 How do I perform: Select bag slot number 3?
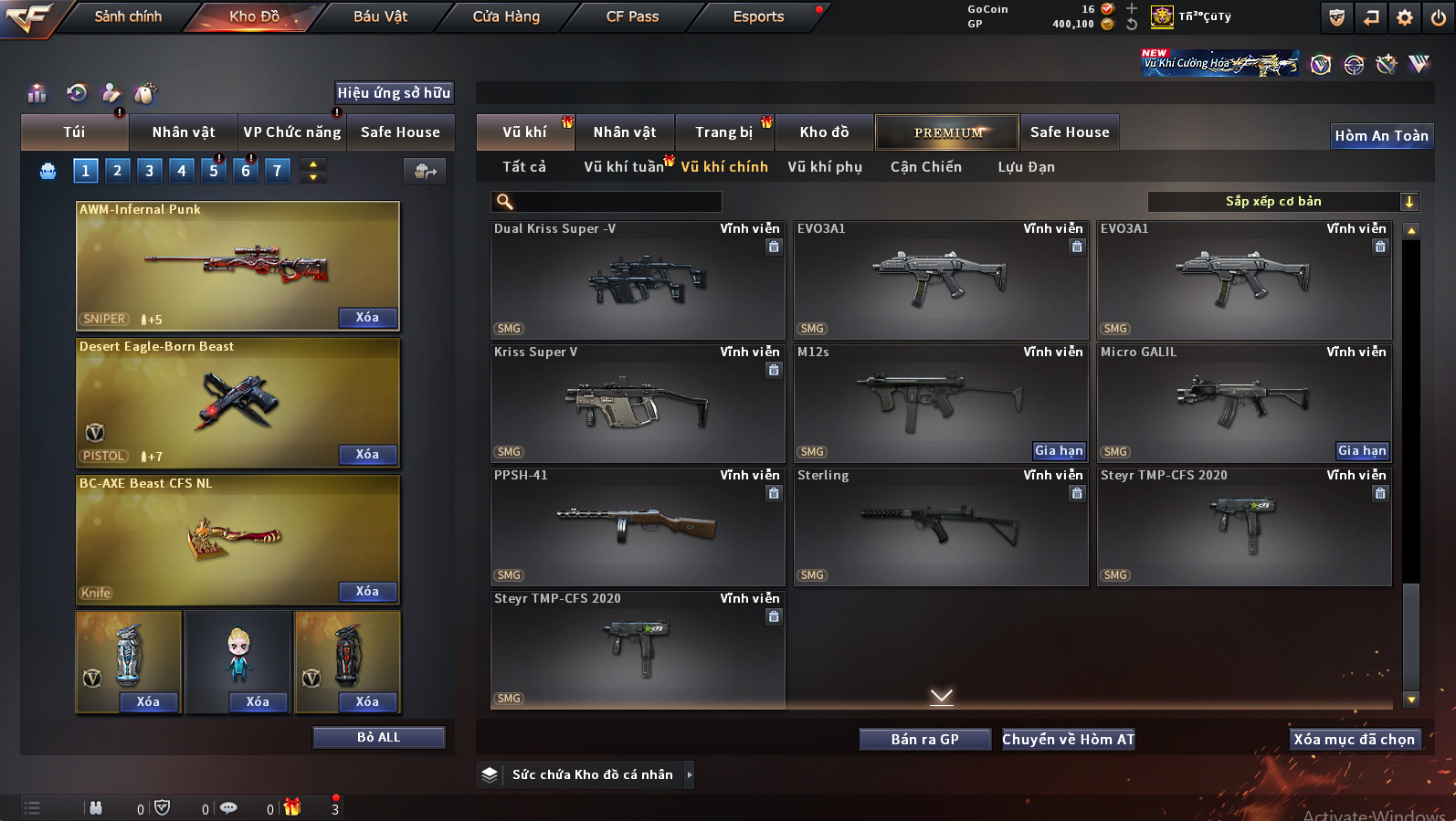click(150, 171)
